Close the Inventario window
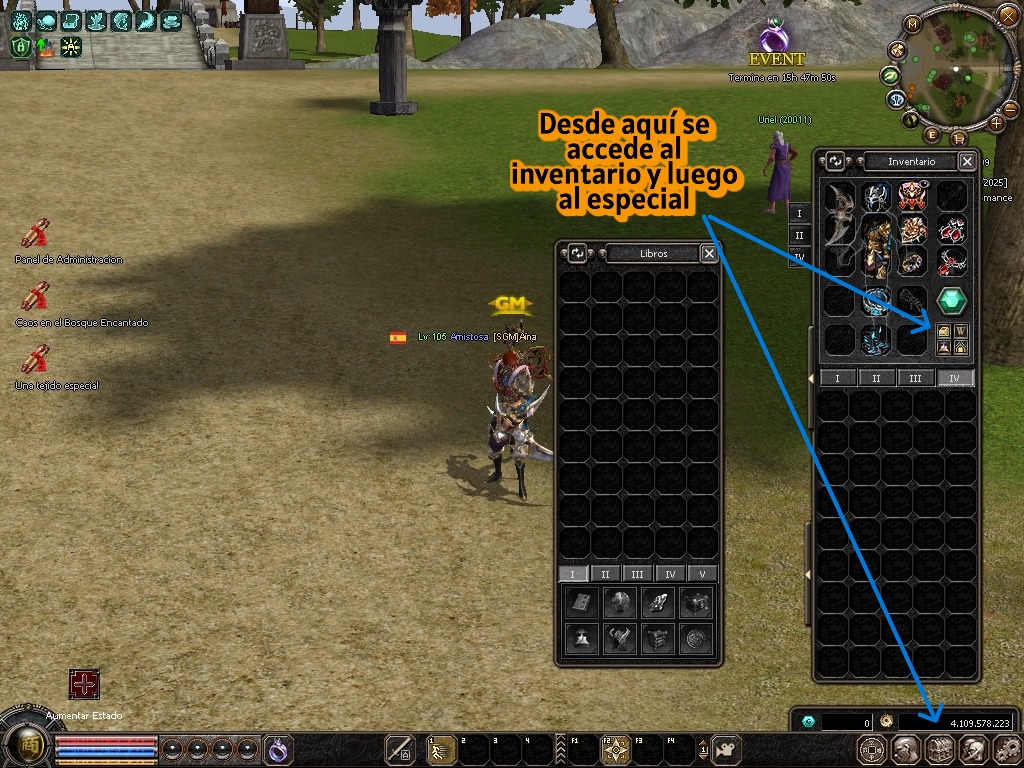Screen dimensions: 1024x768 [x=967, y=161]
